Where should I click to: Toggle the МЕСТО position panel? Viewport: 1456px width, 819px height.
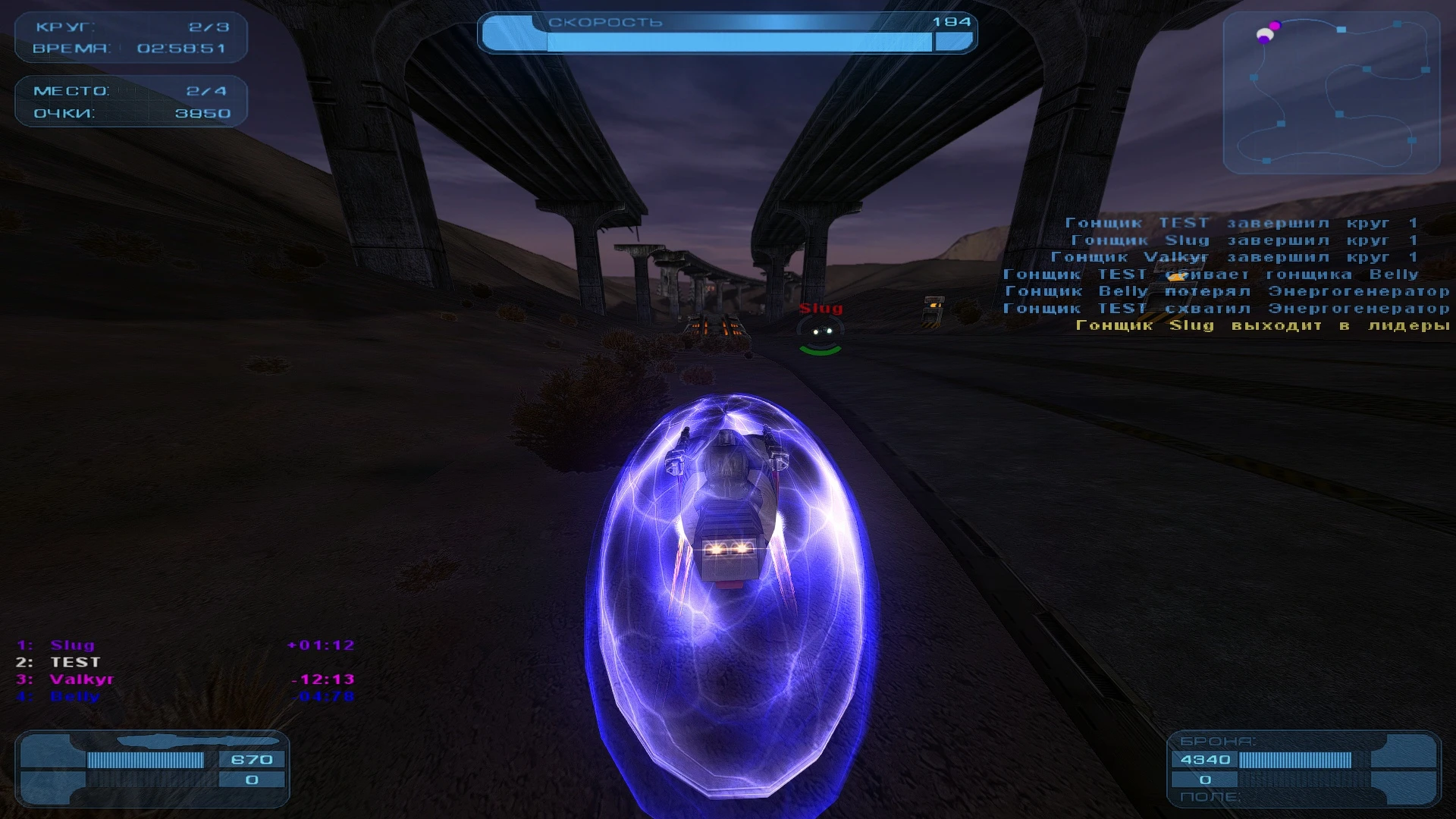pyautogui.click(x=72, y=90)
